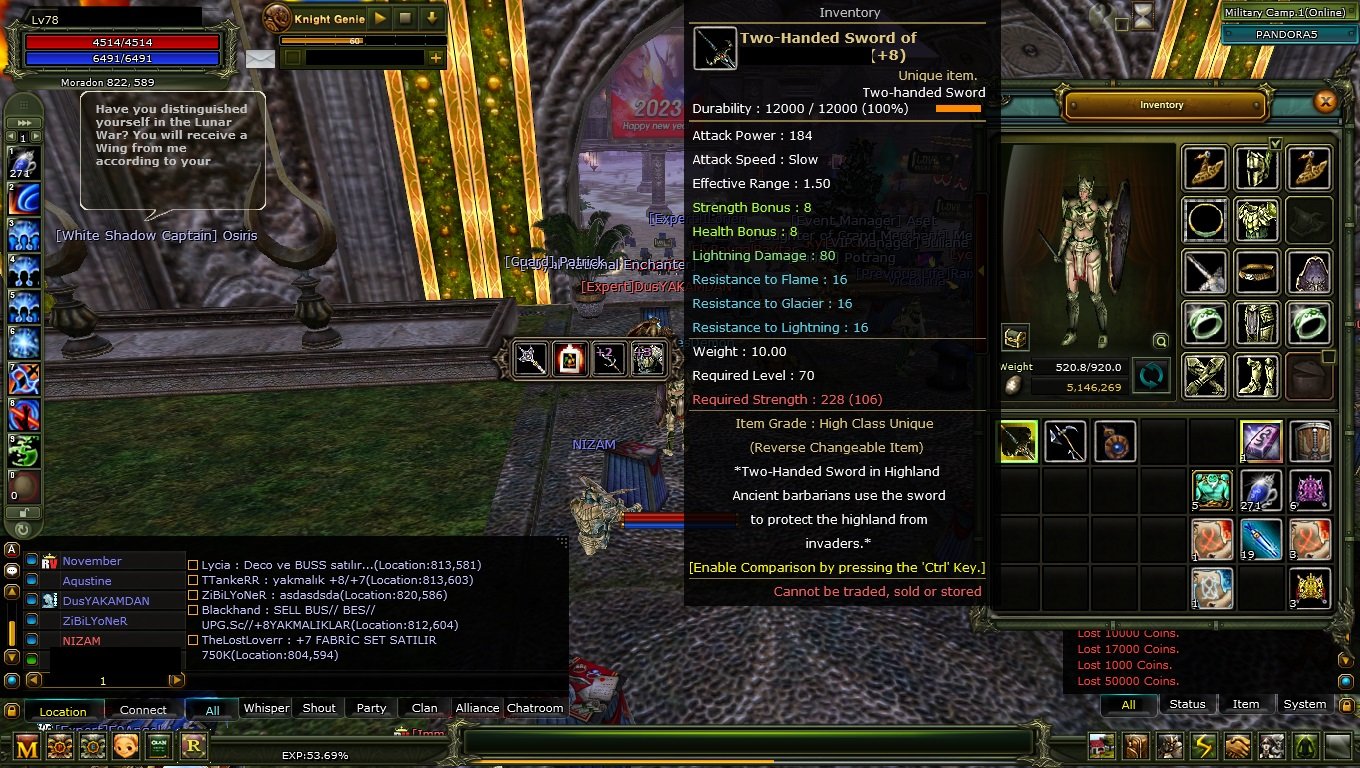Switch chat to the Whisper tab
The width and height of the screenshot is (1360, 768).
(x=266, y=708)
